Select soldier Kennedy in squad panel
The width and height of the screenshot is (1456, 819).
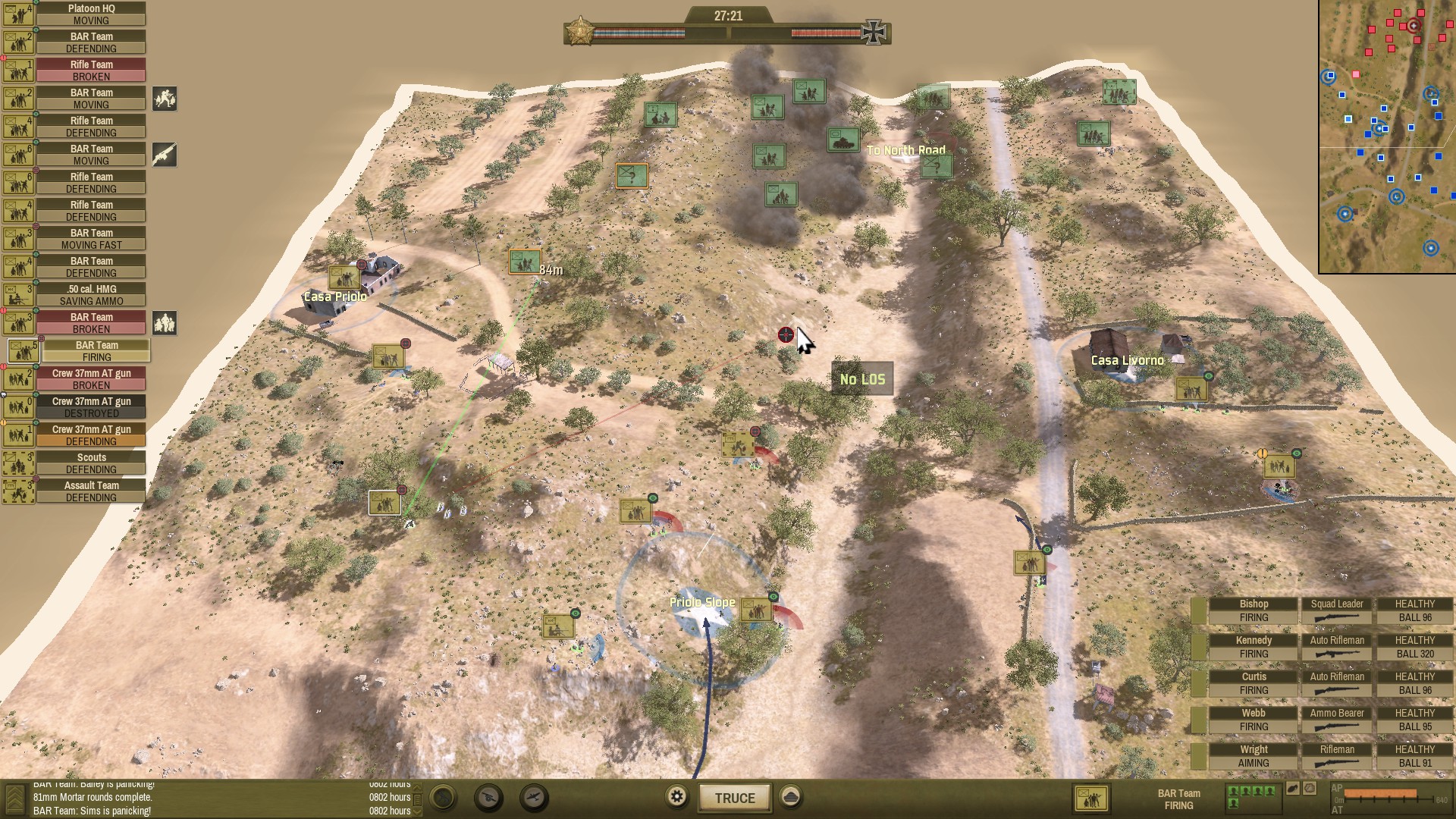1254,647
